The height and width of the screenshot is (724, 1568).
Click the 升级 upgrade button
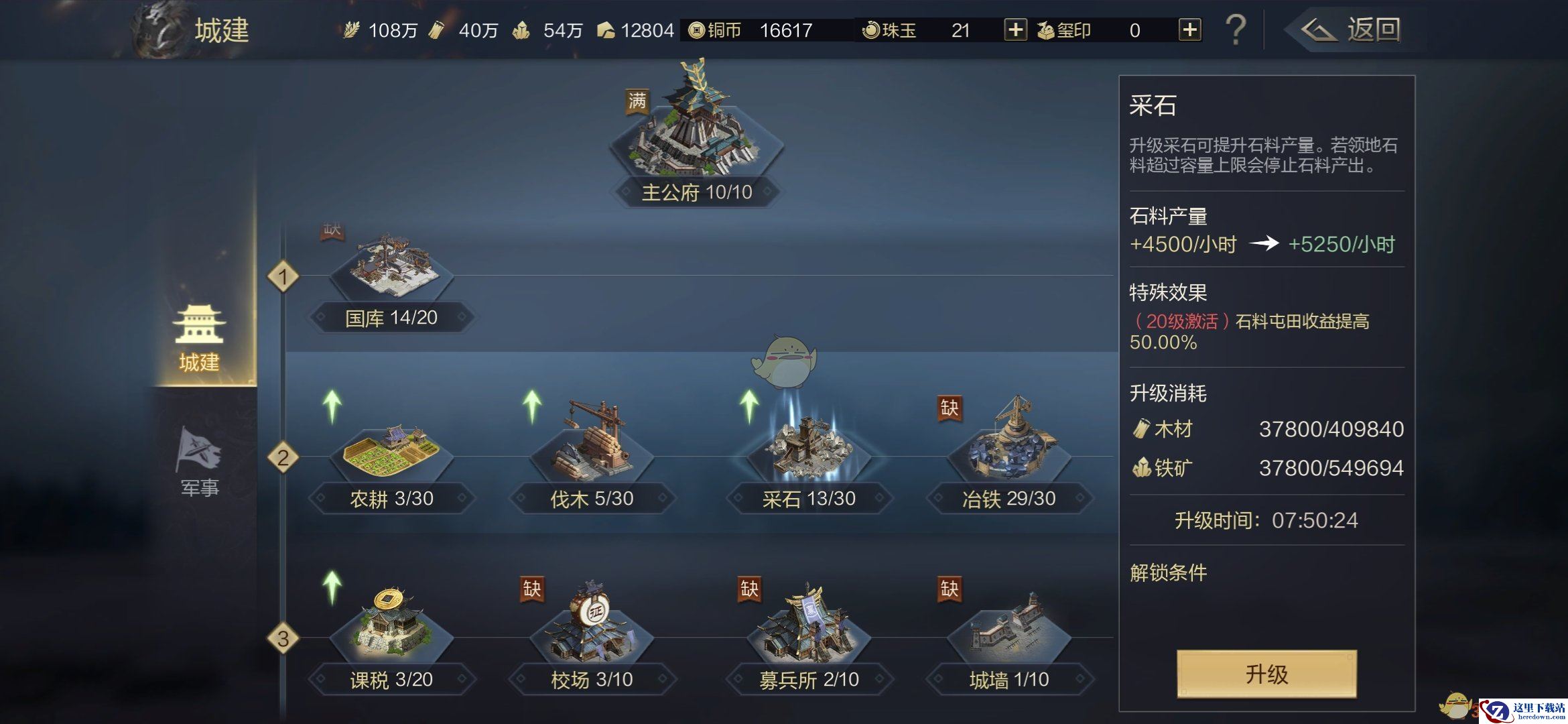(1266, 674)
